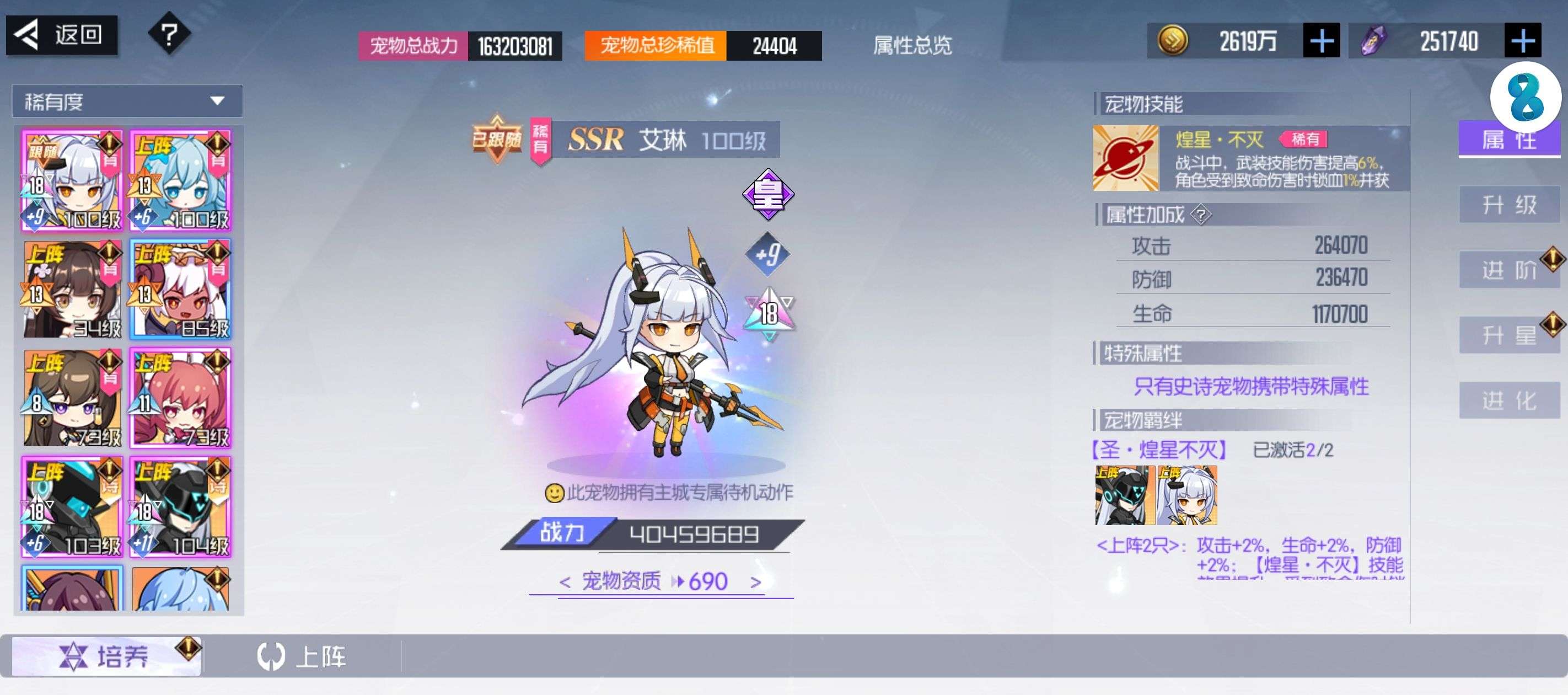Go back using the 返回 button
The width and height of the screenshot is (1568, 695).
pos(62,35)
